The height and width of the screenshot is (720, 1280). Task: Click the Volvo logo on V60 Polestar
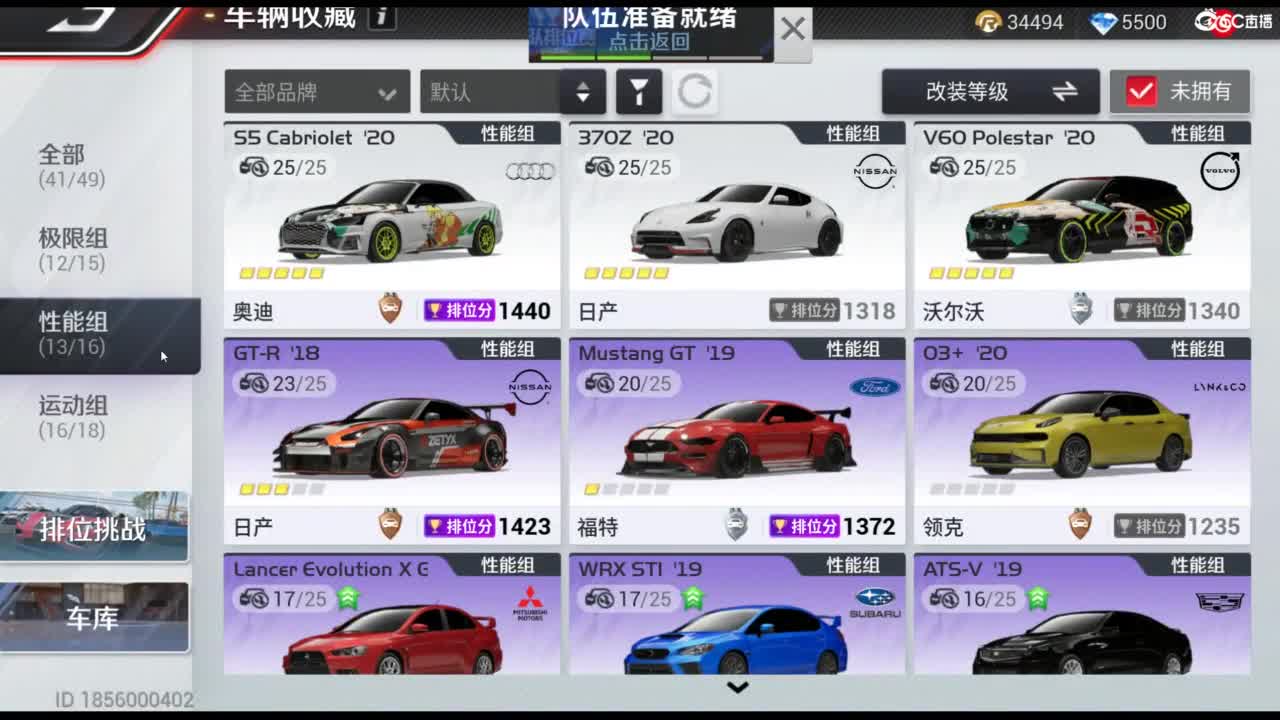tap(1223, 171)
